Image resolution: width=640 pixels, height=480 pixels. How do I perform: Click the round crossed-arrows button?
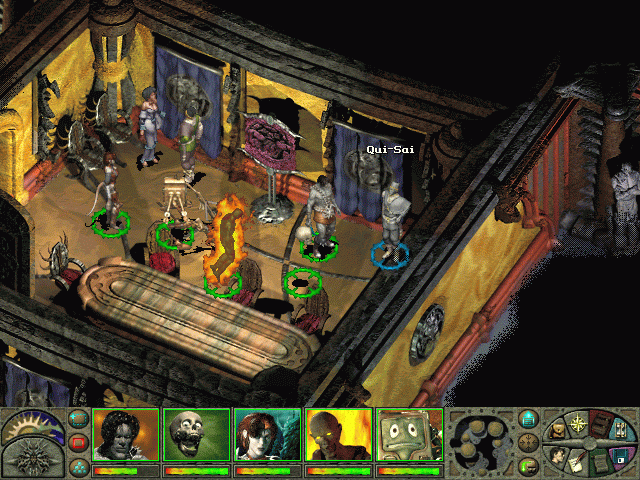tap(528, 442)
